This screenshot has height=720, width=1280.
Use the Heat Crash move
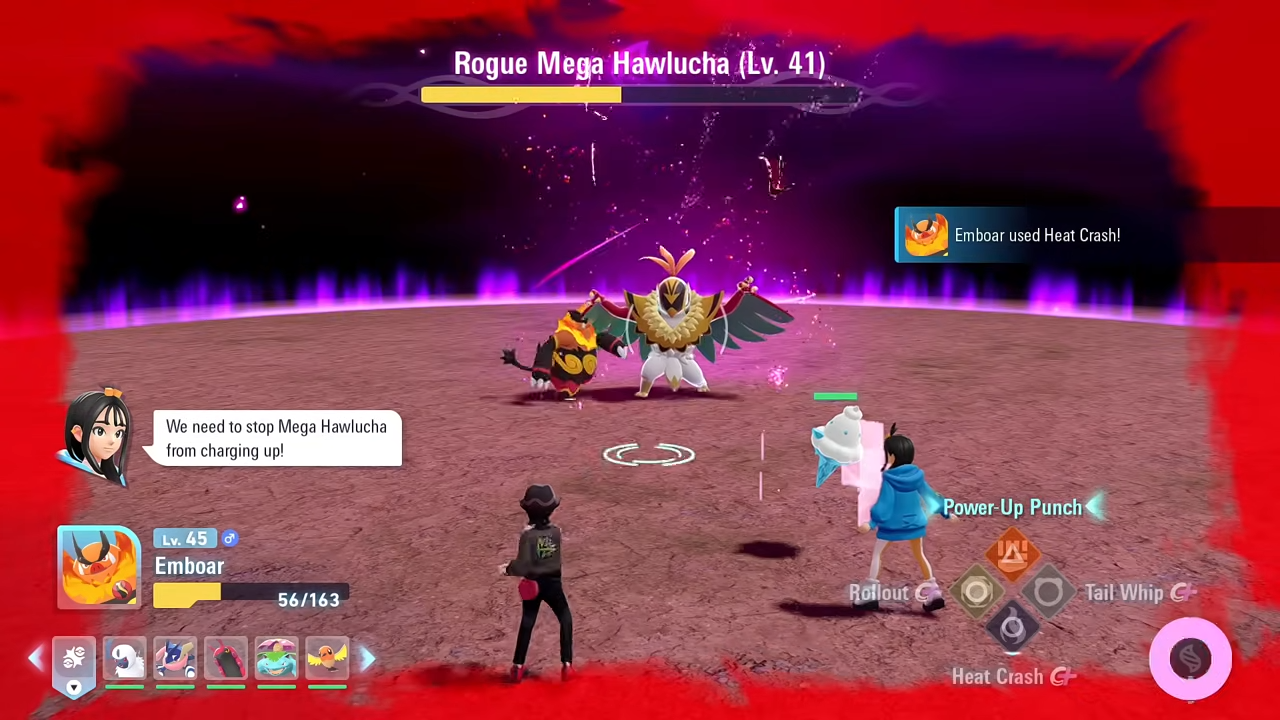pyautogui.click(x=1012, y=629)
